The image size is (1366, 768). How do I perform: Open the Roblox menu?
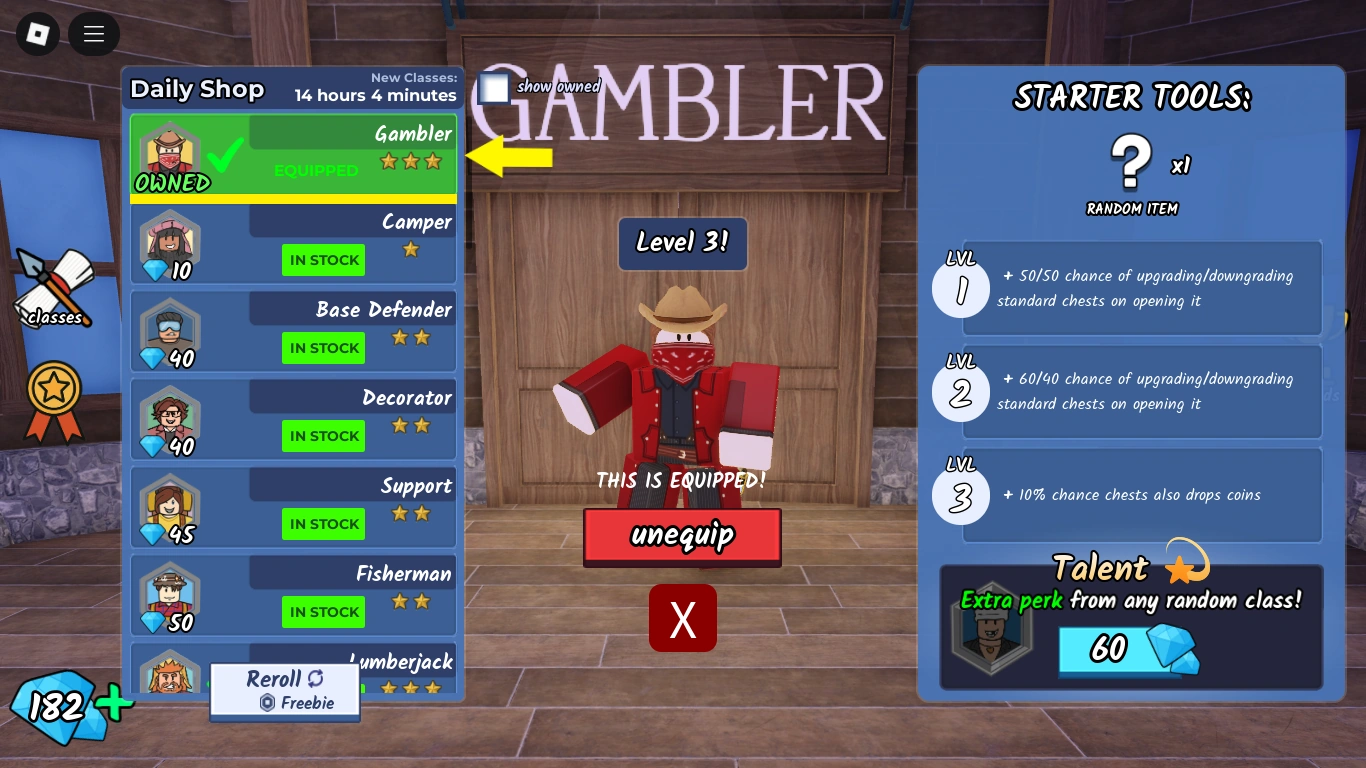coord(37,36)
